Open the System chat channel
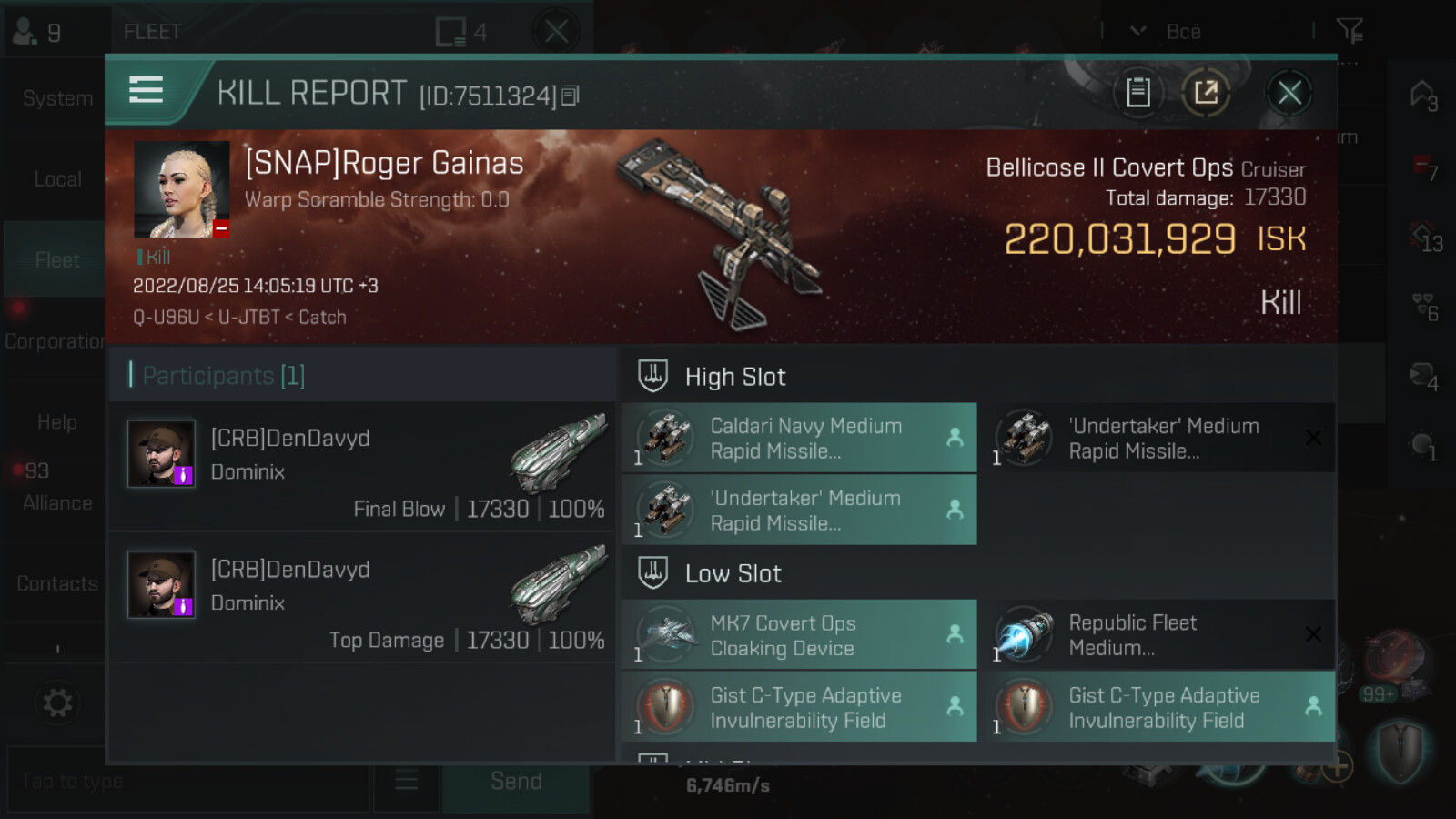Screen dimensions: 1456x819 coord(56,98)
